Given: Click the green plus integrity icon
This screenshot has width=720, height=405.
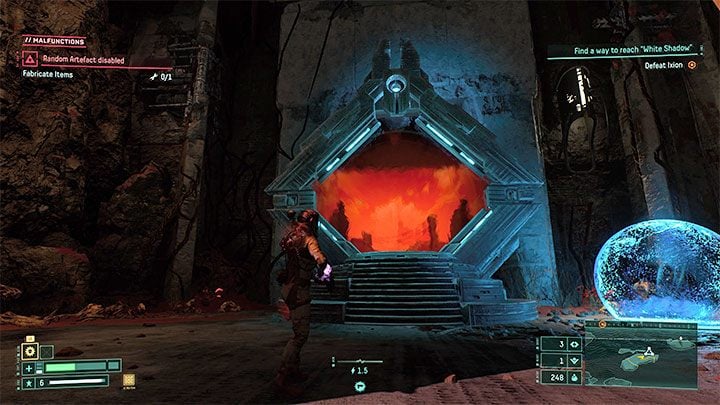Looking at the screenshot, I should coord(31,366).
